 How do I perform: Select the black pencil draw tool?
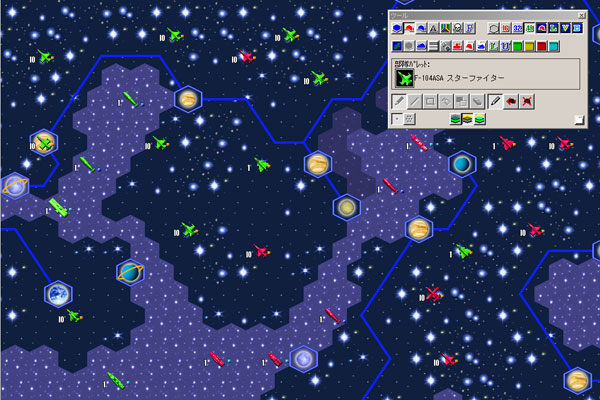coord(495,101)
